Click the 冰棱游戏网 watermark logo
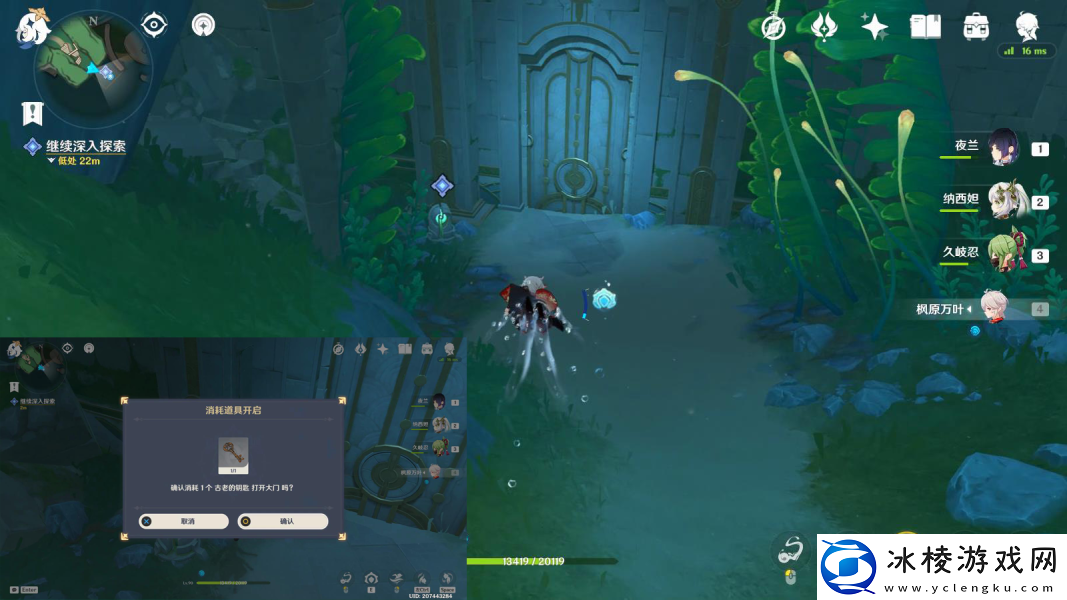 941,567
